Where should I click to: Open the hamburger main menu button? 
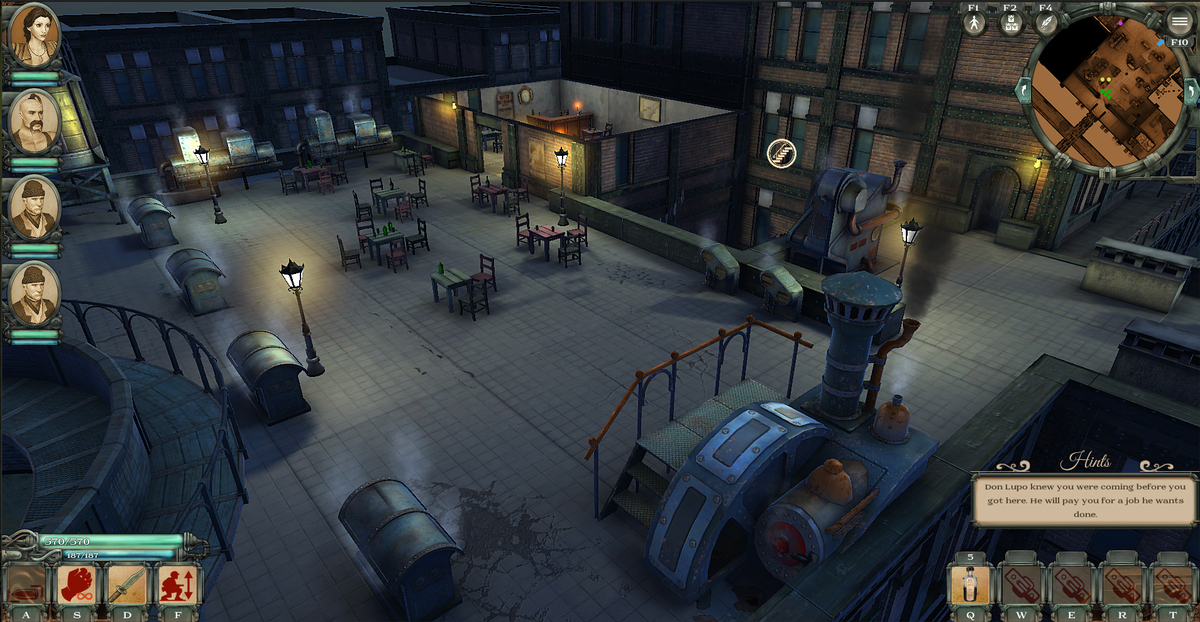[x=1180, y=22]
